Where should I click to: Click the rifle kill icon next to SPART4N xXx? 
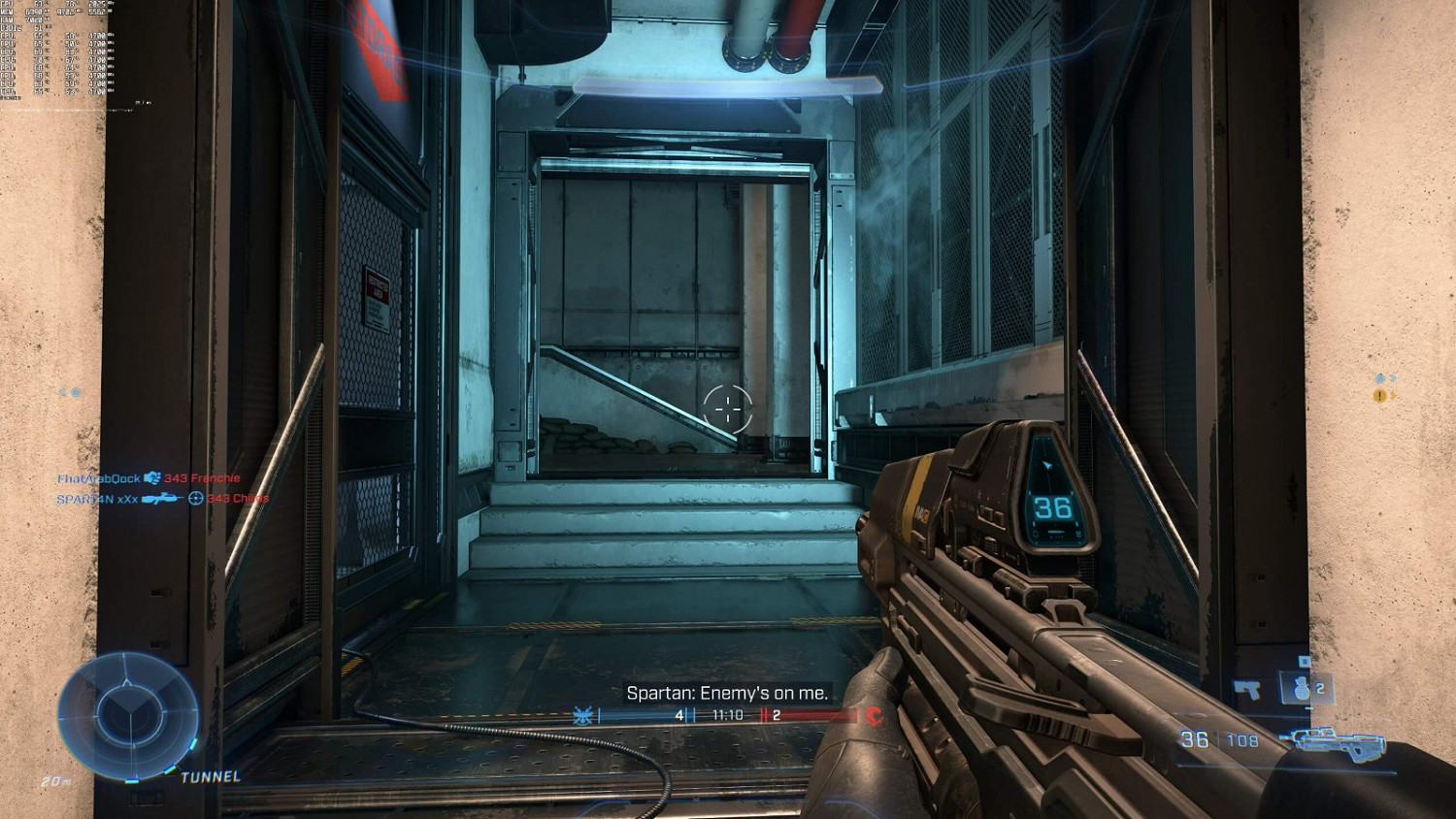(163, 499)
